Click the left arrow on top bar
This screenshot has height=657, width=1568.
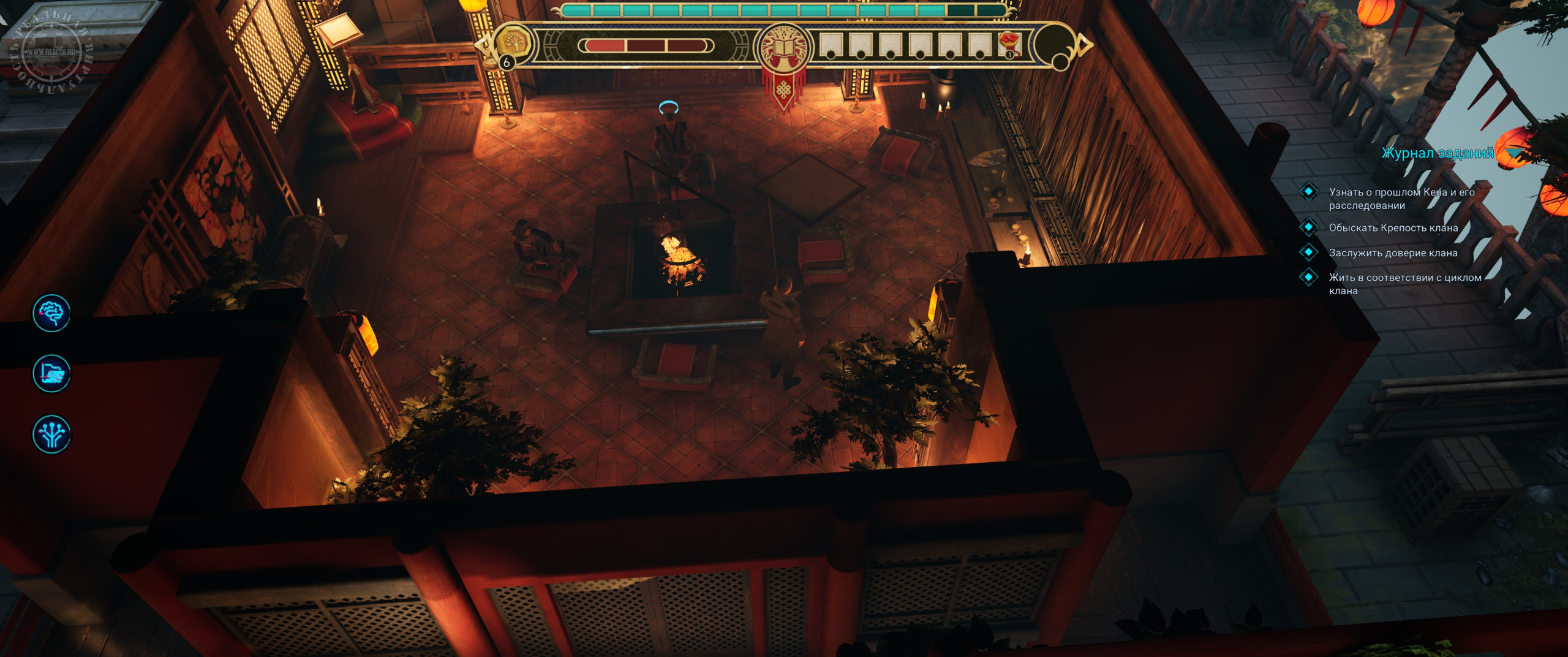pyautogui.click(x=484, y=44)
